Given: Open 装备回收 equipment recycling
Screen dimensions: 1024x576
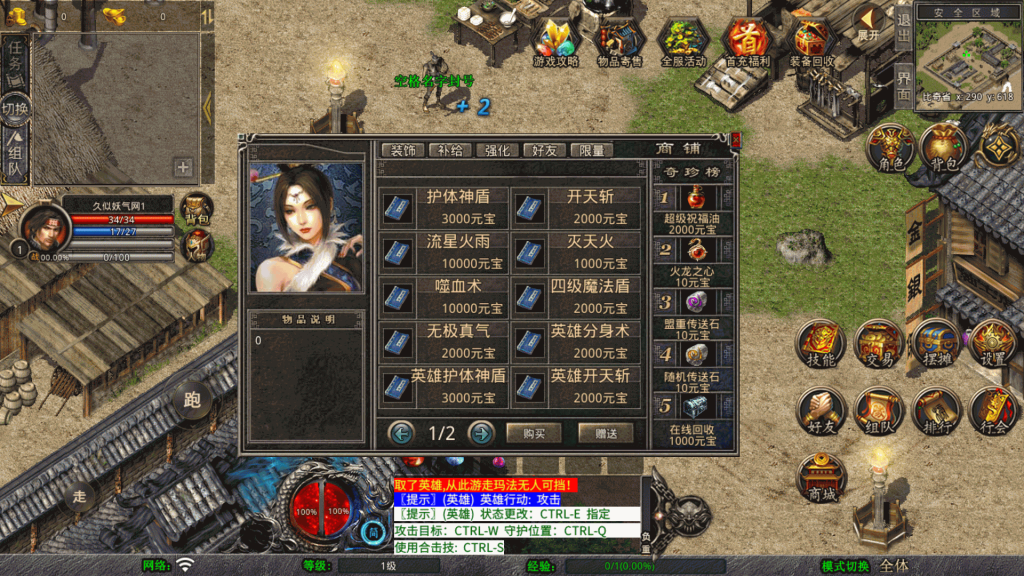Looking at the screenshot, I should click(x=811, y=42).
